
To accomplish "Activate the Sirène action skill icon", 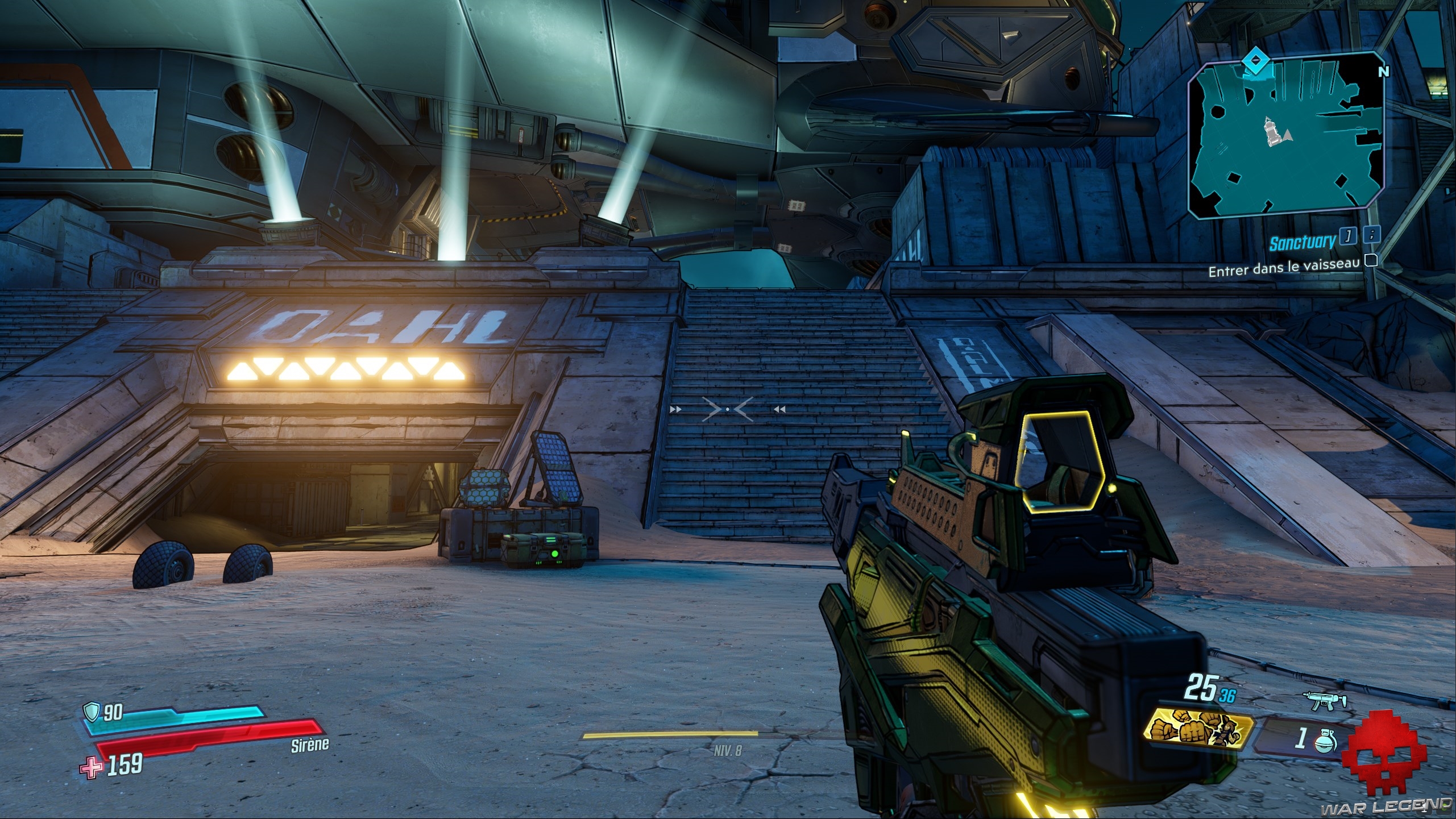I will point(1200,730).
